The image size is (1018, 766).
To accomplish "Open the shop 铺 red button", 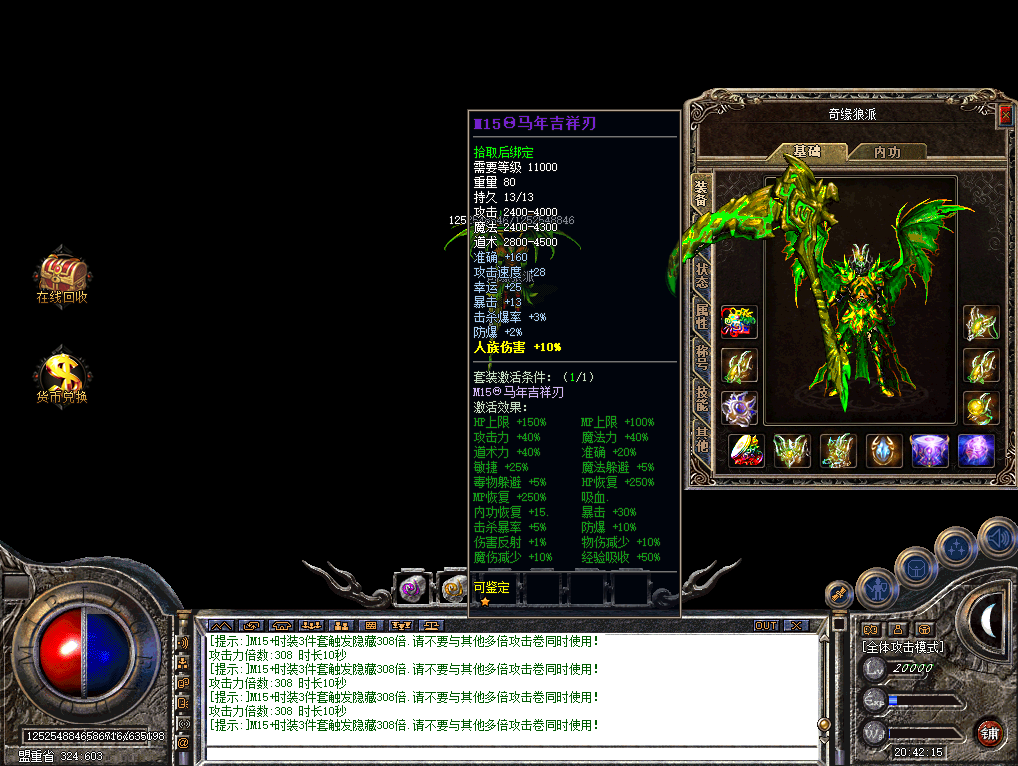I will [990, 731].
